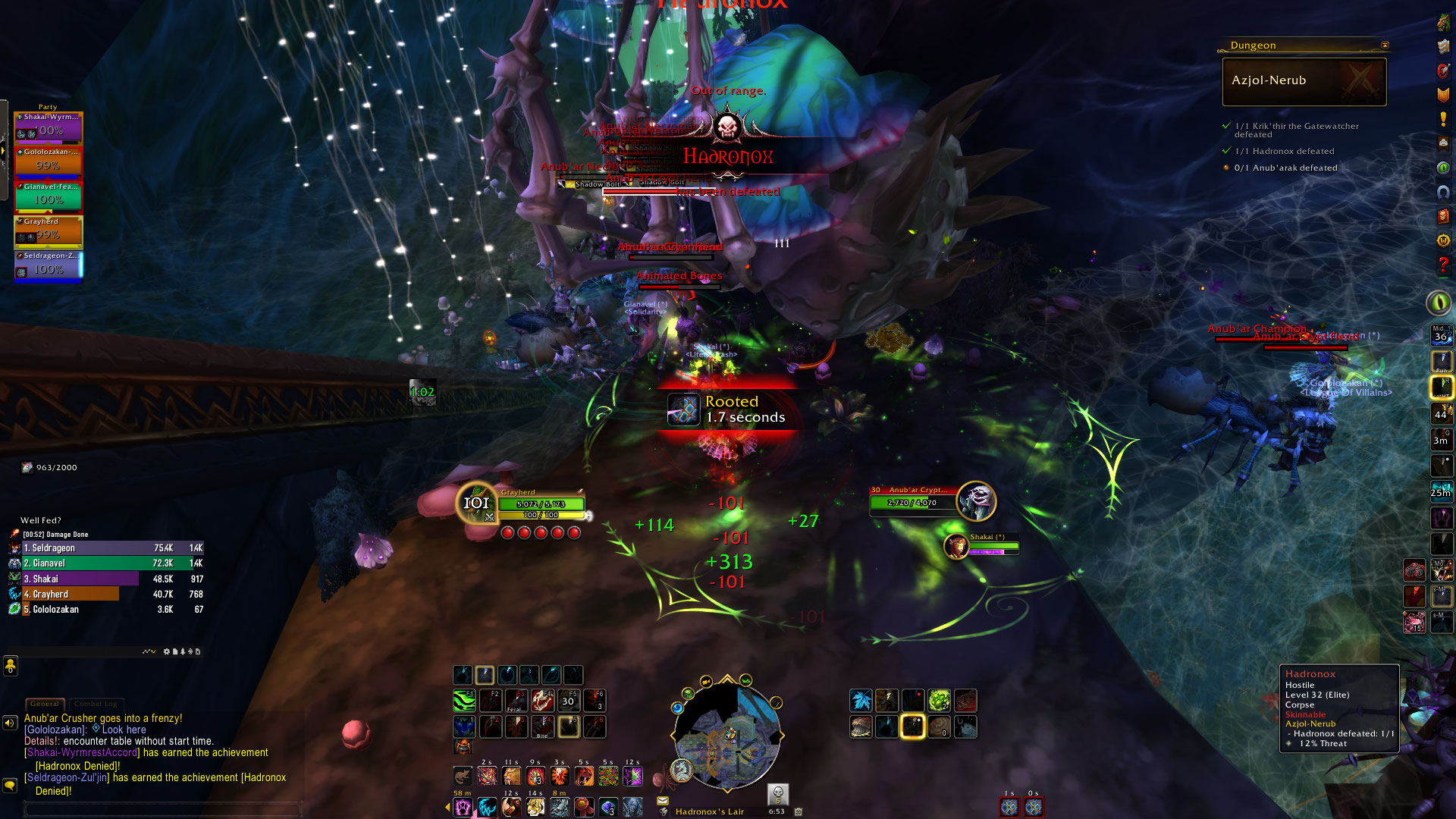The width and height of the screenshot is (1456, 819).
Task: Toggle the chat voice speaker button
Action: tap(10, 723)
